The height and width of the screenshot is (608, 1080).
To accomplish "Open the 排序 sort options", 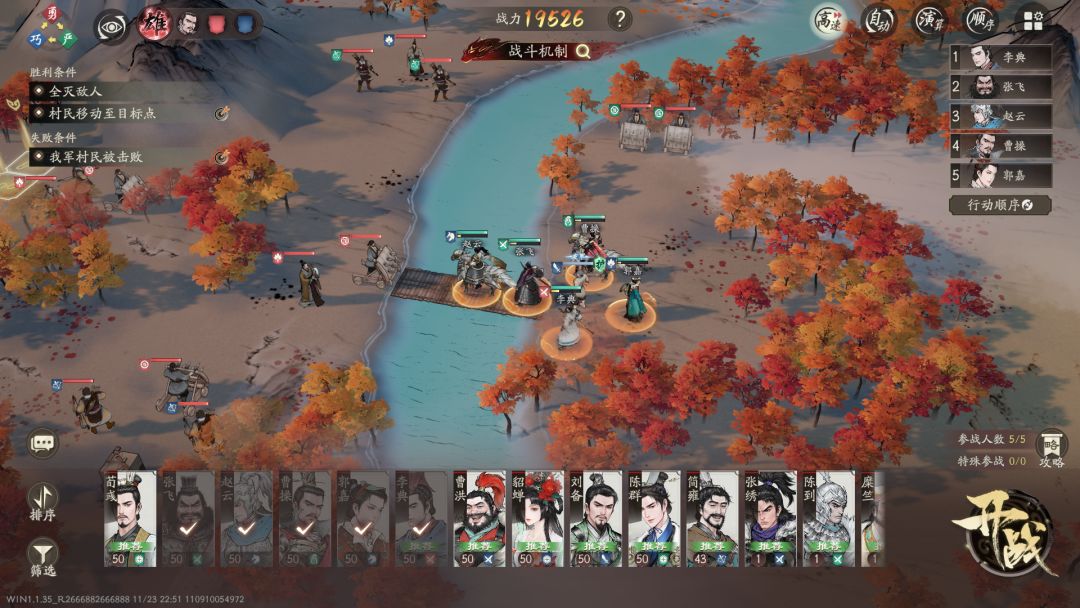I will coord(42,500).
